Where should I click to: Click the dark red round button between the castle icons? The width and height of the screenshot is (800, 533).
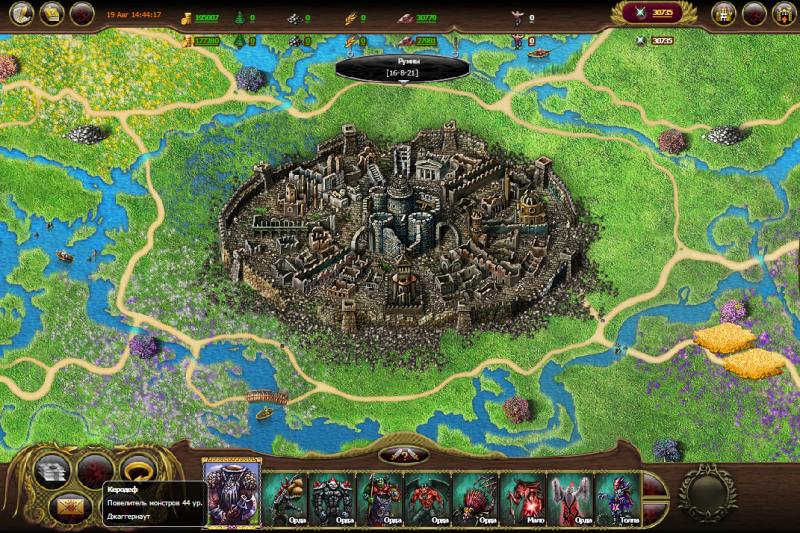pos(754,13)
